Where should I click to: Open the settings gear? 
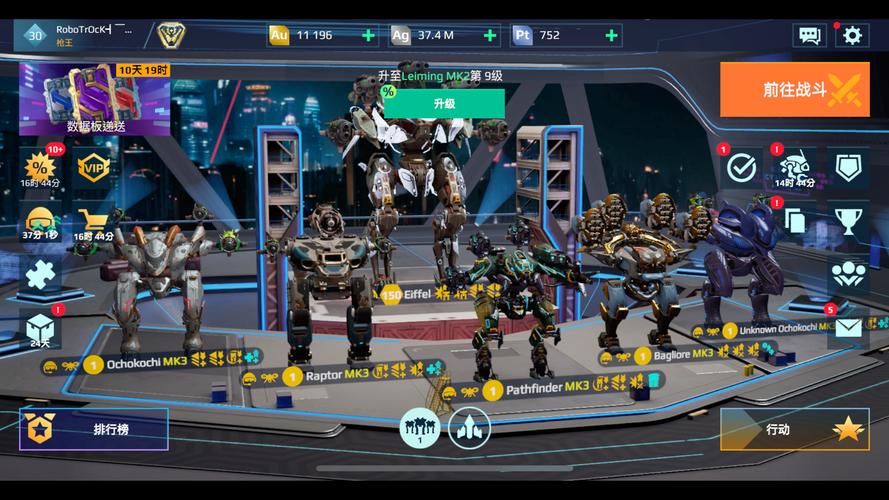(x=852, y=35)
